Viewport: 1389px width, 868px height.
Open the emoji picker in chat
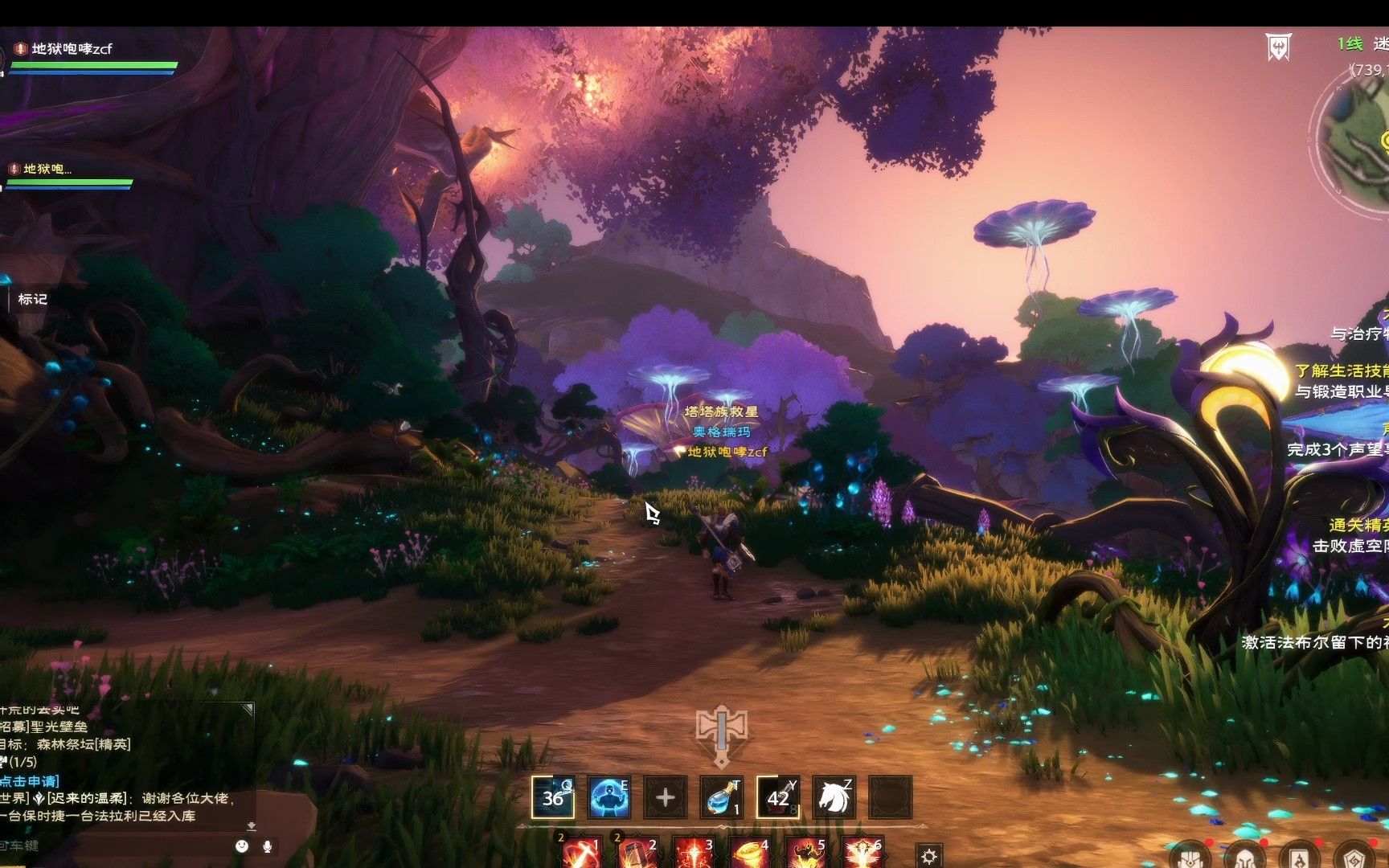click(242, 845)
